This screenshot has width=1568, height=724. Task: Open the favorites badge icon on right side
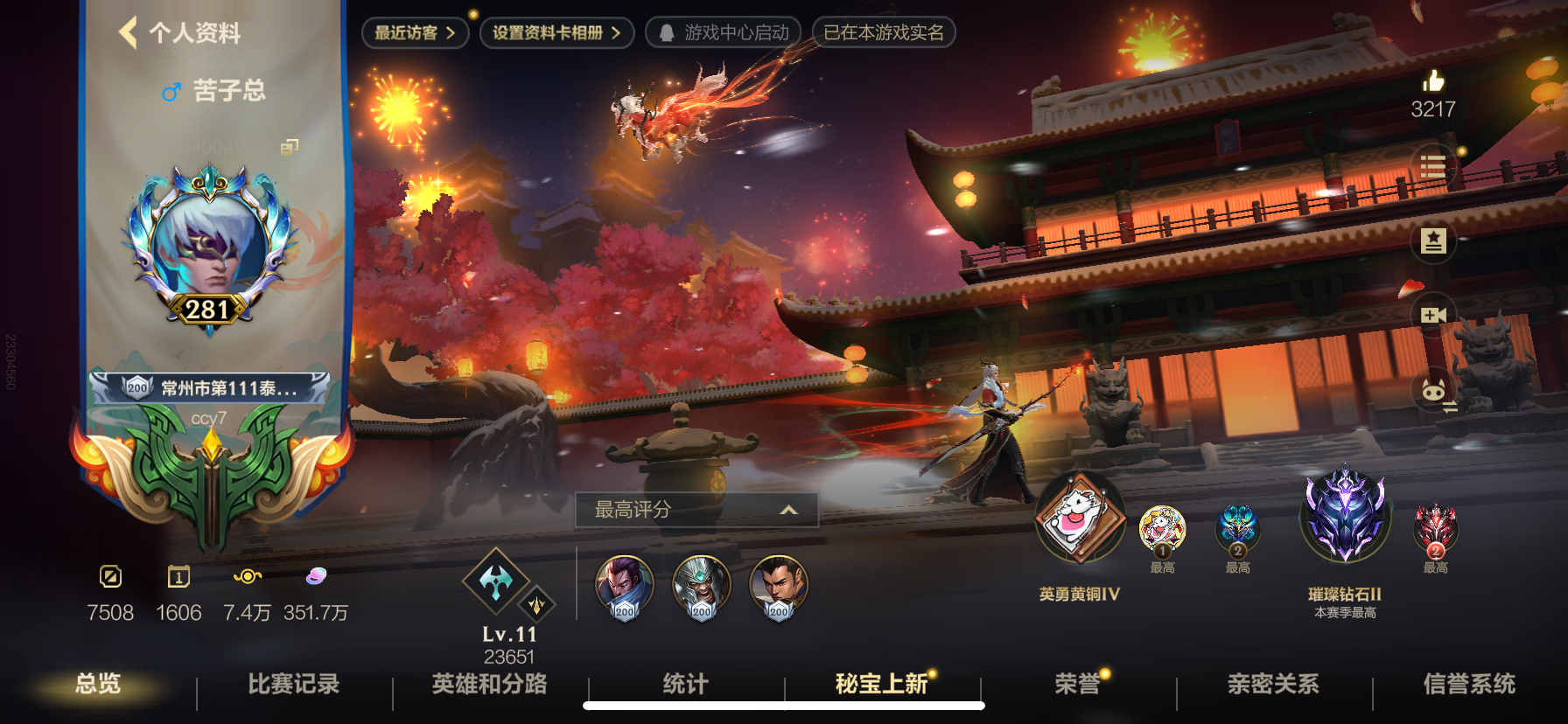tap(1433, 239)
